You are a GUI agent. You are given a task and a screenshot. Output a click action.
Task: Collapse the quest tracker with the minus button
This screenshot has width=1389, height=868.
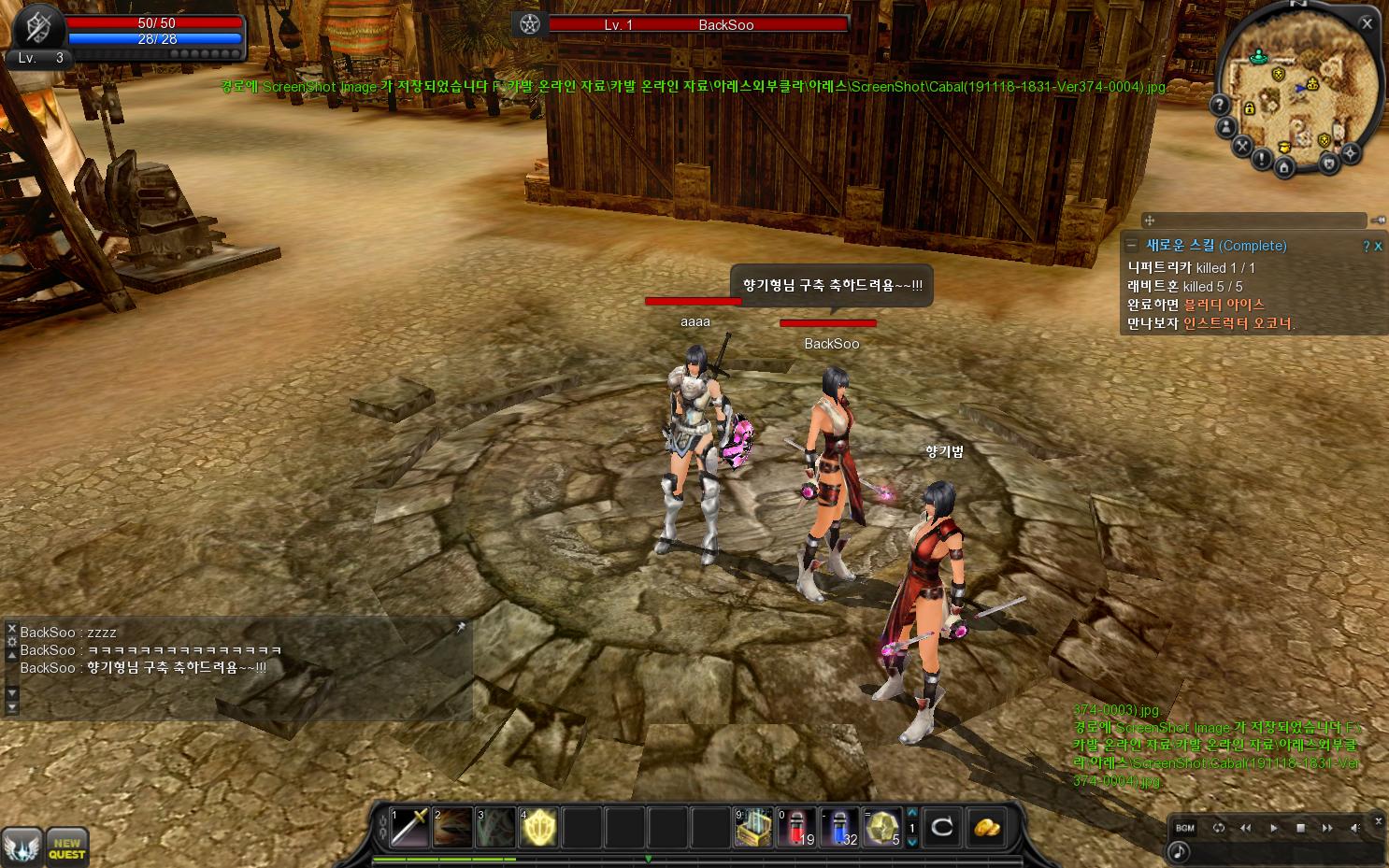coord(1132,245)
